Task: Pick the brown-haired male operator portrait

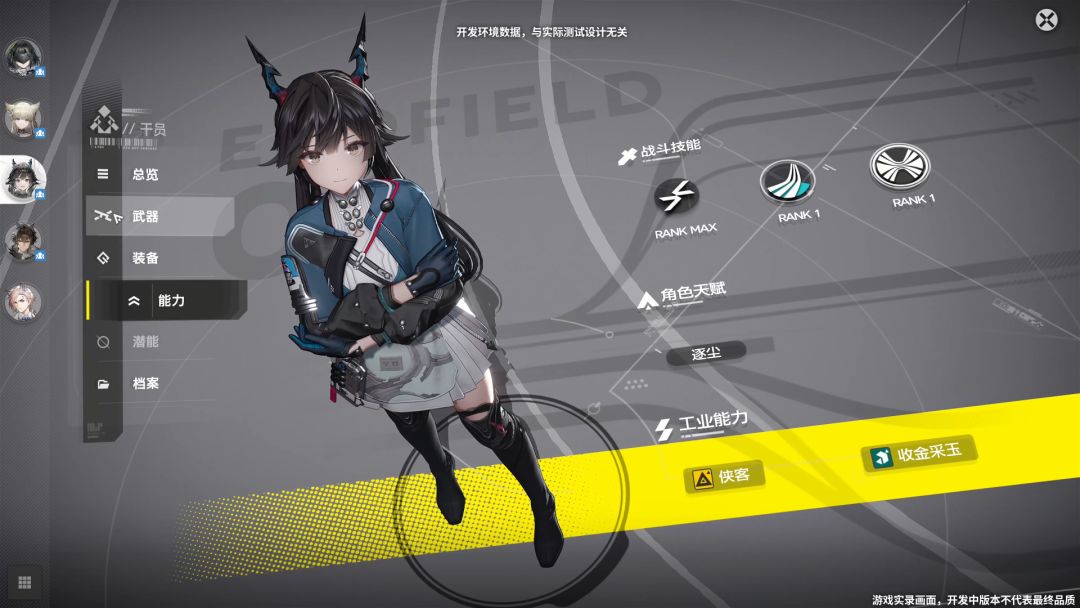Action: tap(23, 241)
